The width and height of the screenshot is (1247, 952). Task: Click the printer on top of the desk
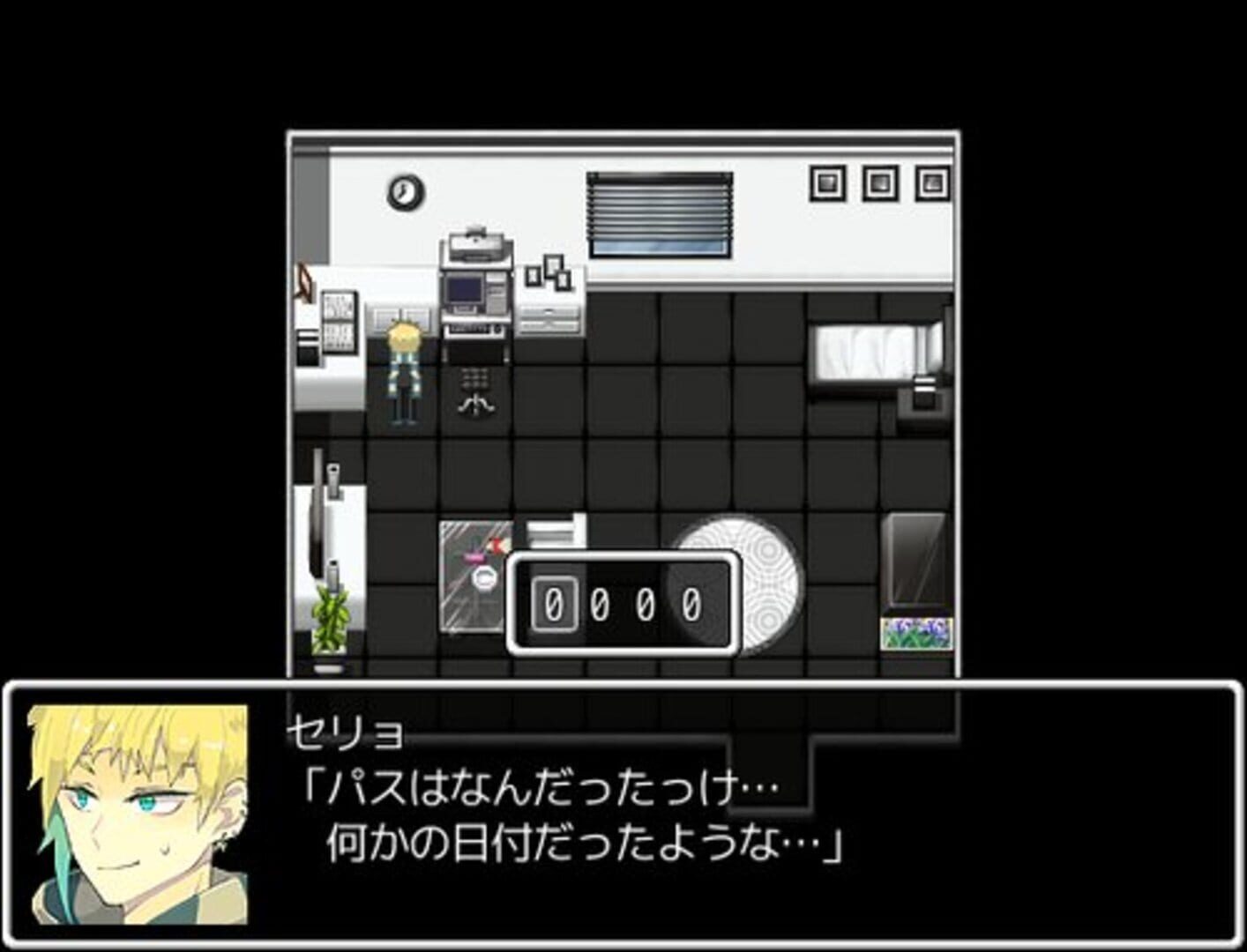click(477, 246)
